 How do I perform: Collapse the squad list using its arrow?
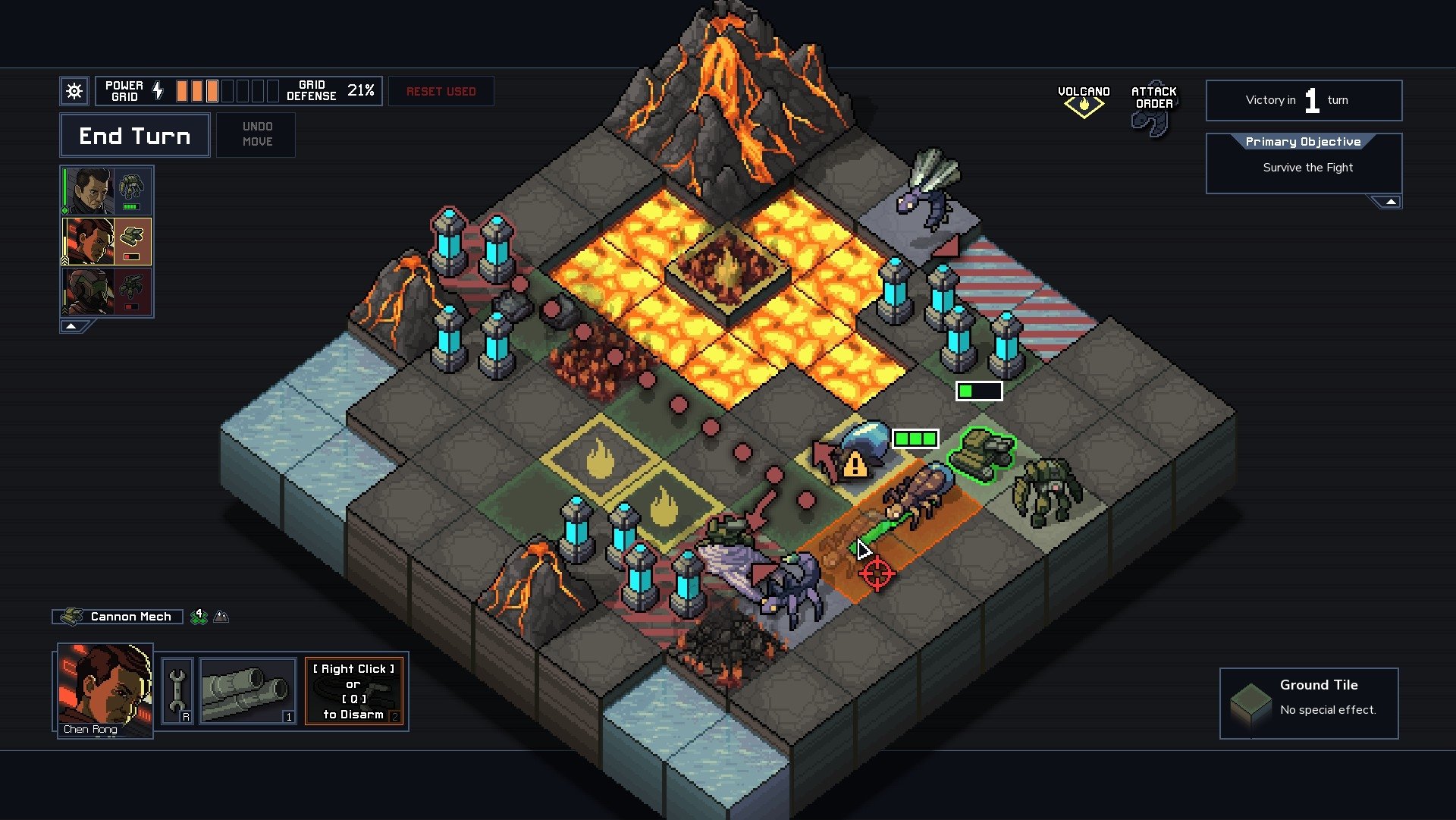coord(72,325)
